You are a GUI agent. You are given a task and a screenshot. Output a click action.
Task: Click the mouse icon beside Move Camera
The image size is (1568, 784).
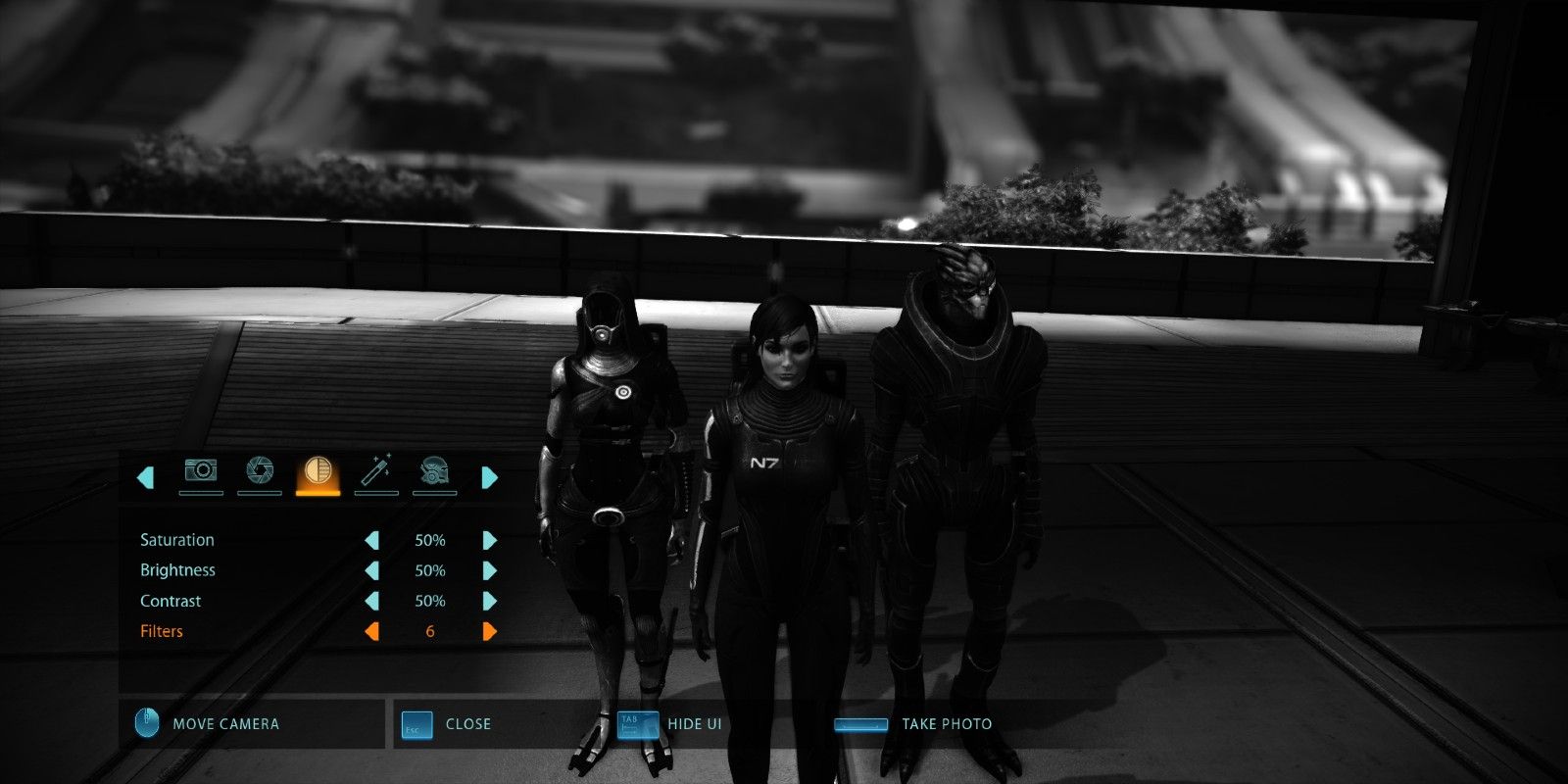click(145, 723)
